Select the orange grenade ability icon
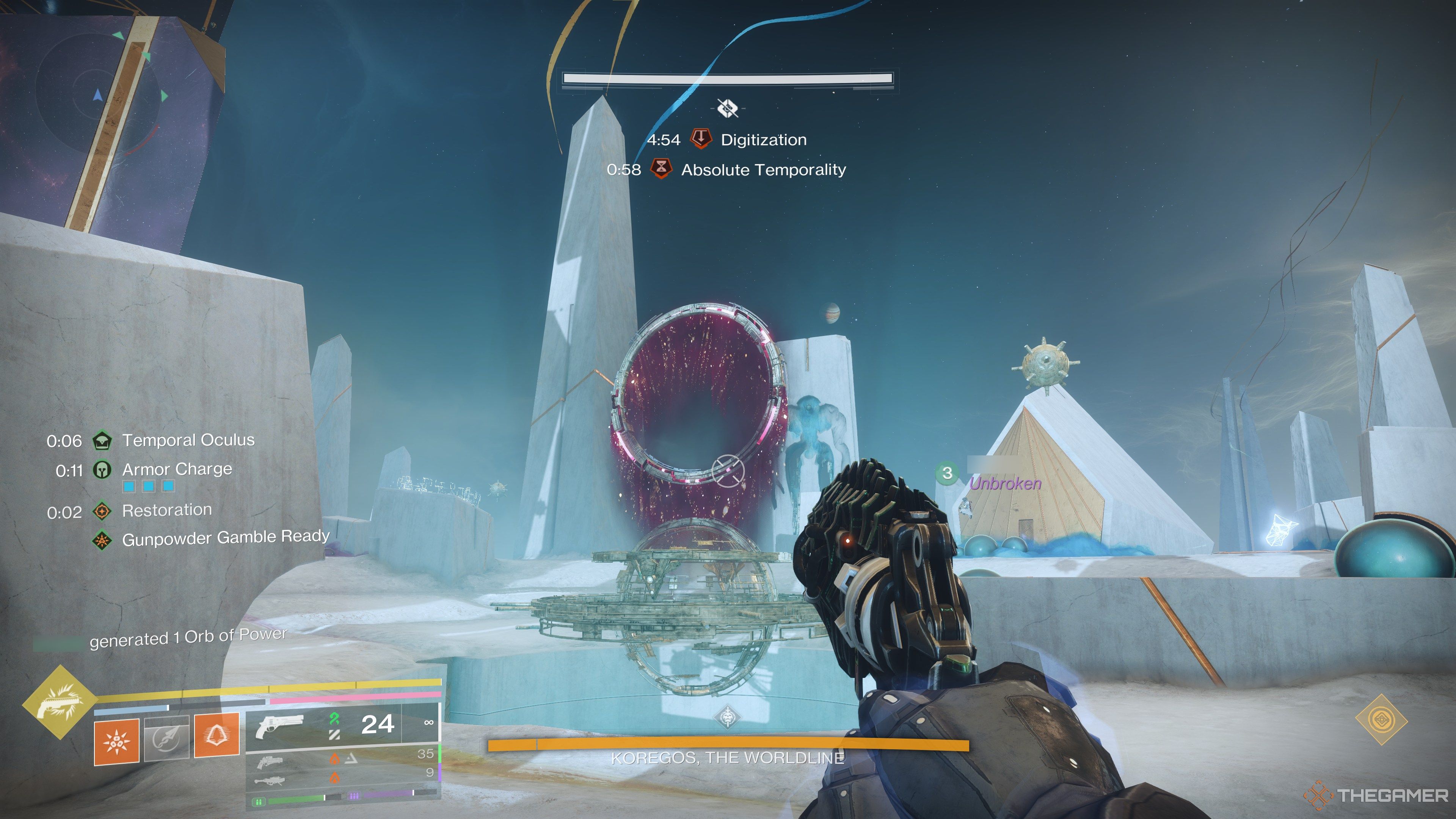This screenshot has width=1456, height=819. click(116, 740)
